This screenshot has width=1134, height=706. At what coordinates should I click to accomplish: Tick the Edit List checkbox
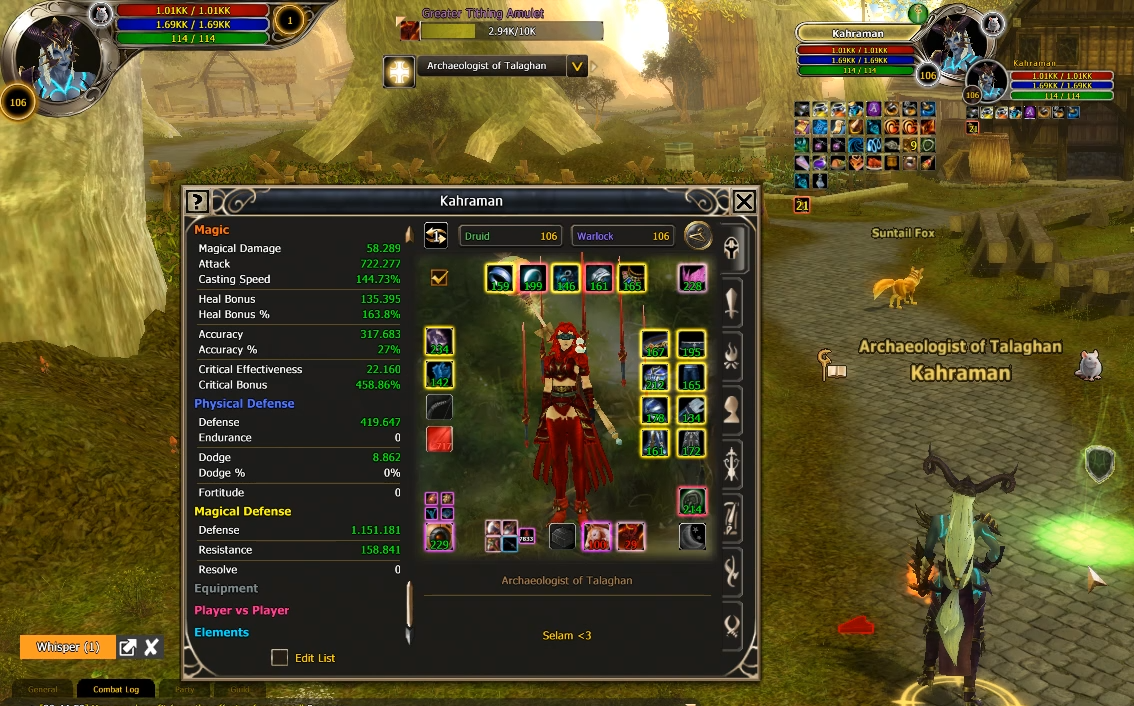280,657
